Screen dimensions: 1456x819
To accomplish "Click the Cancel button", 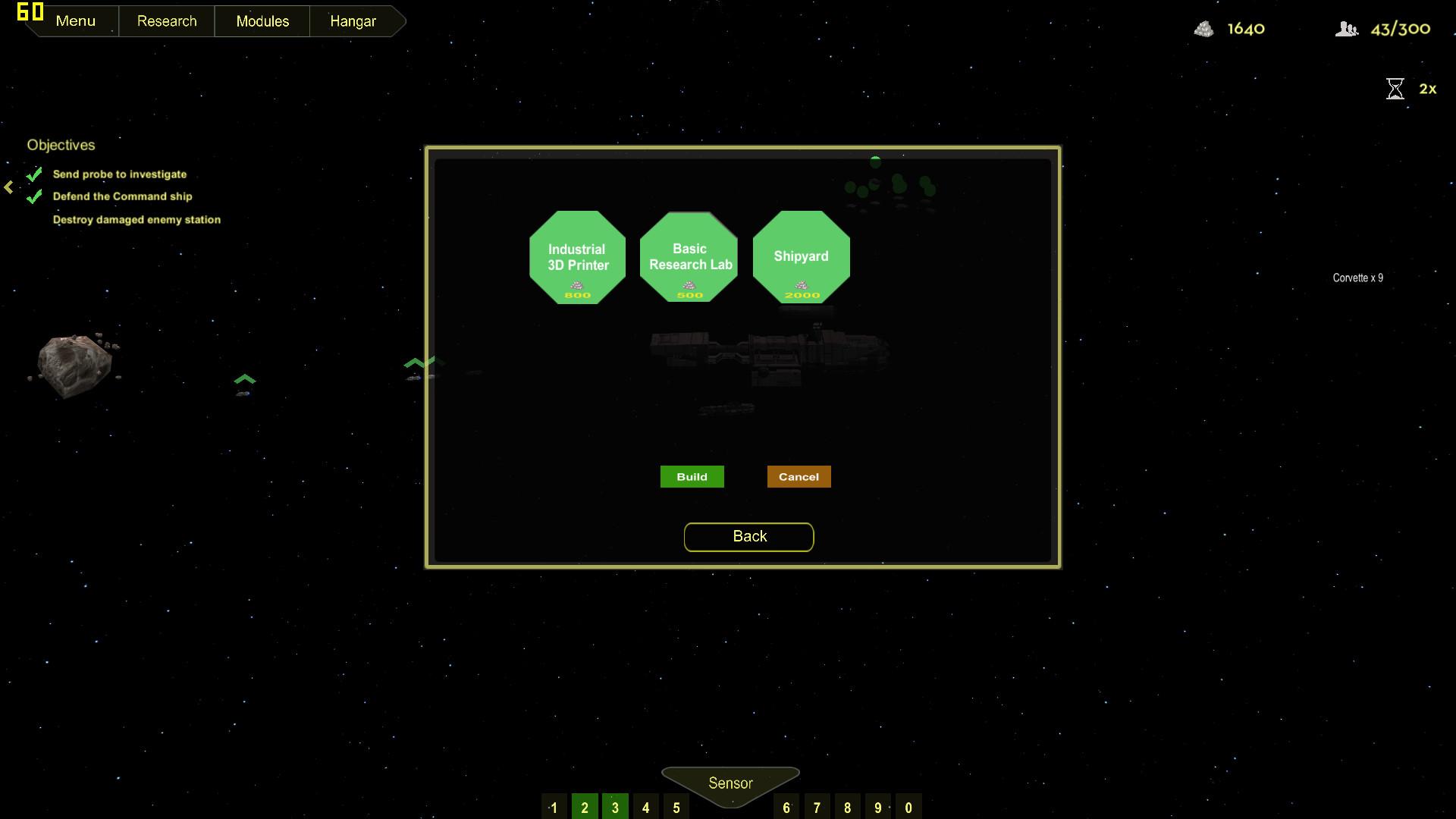I will 798,476.
